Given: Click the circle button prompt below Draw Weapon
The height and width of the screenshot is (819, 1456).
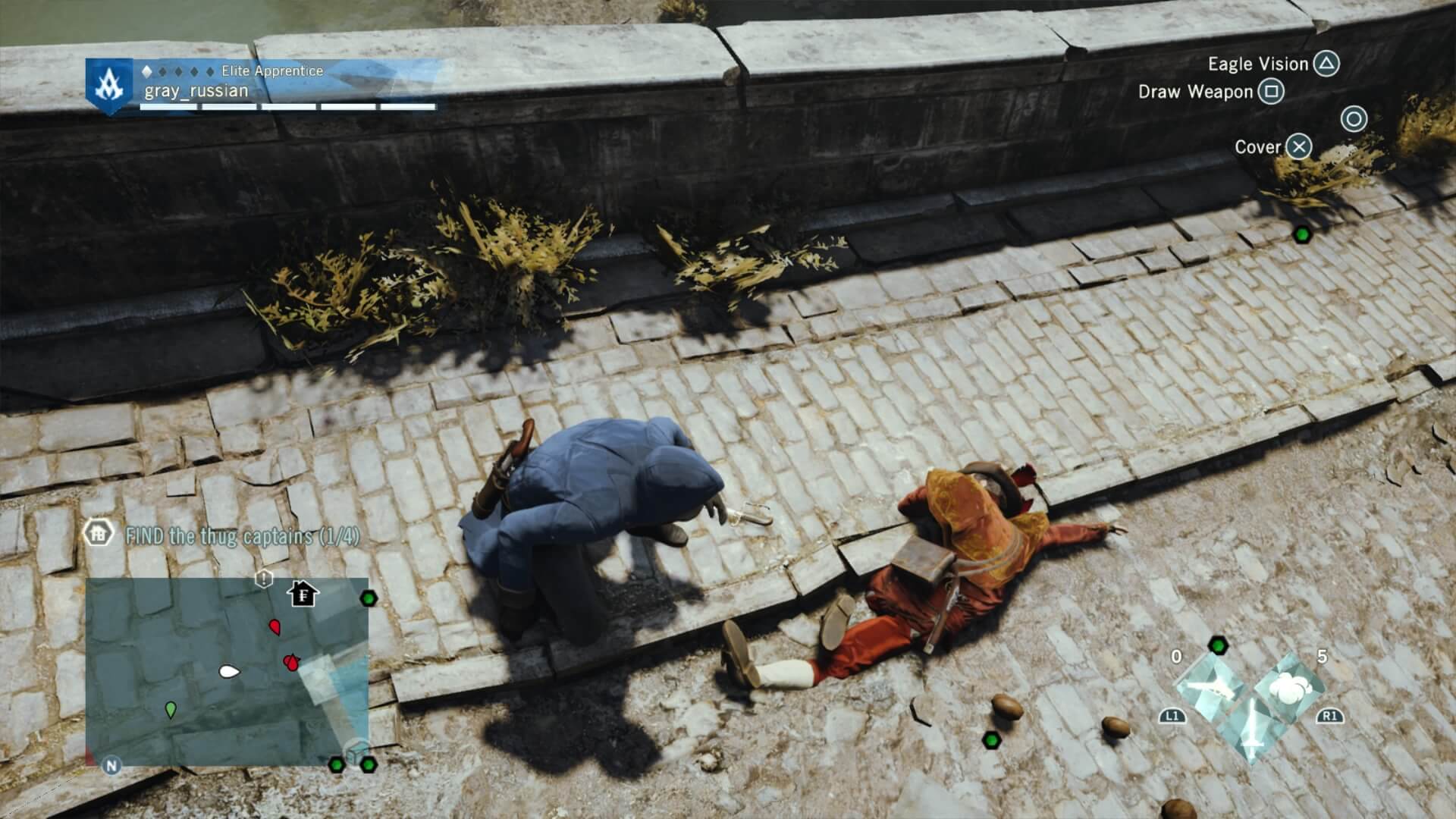Looking at the screenshot, I should point(1354,120).
